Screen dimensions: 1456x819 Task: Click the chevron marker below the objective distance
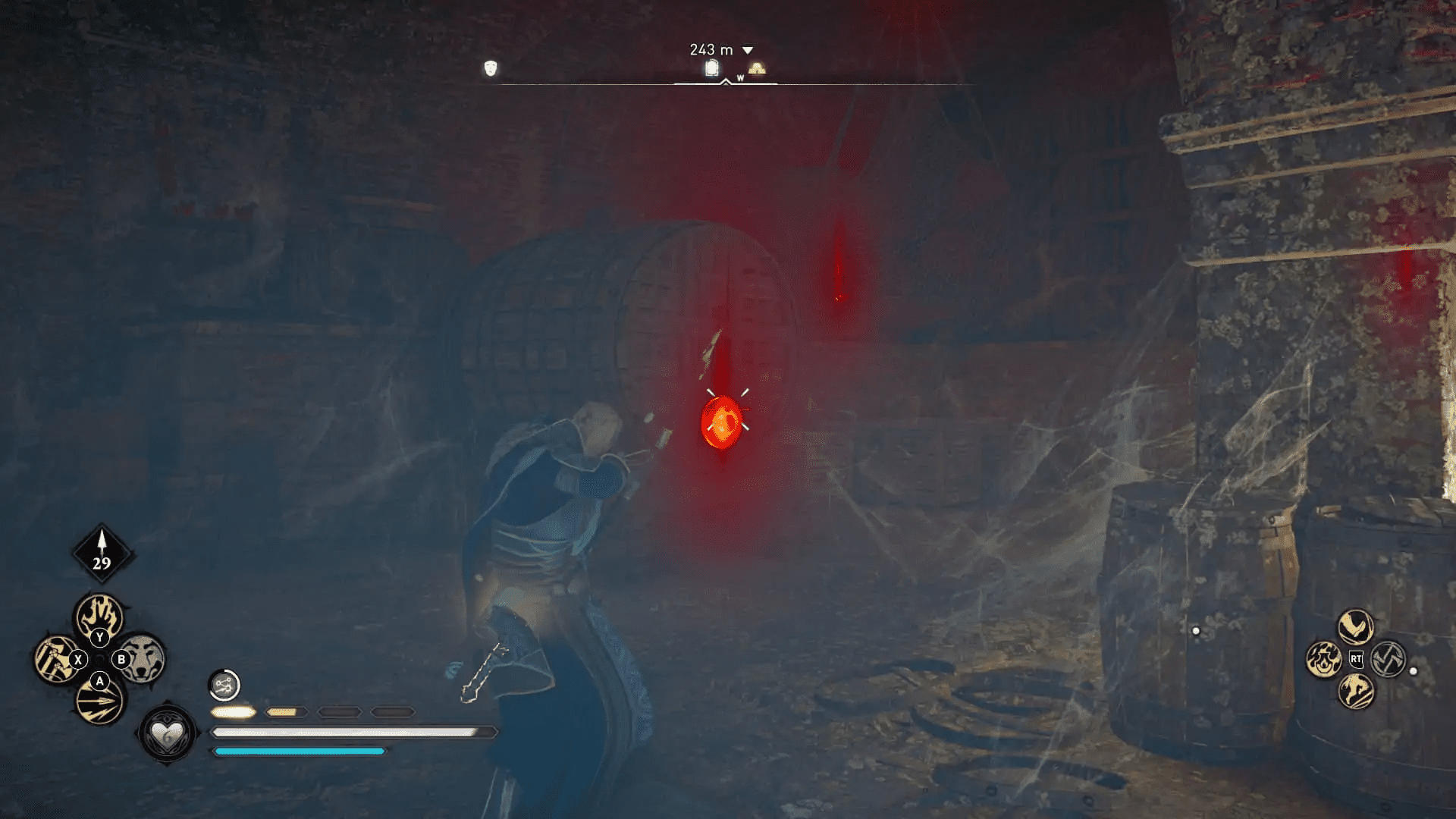click(726, 81)
